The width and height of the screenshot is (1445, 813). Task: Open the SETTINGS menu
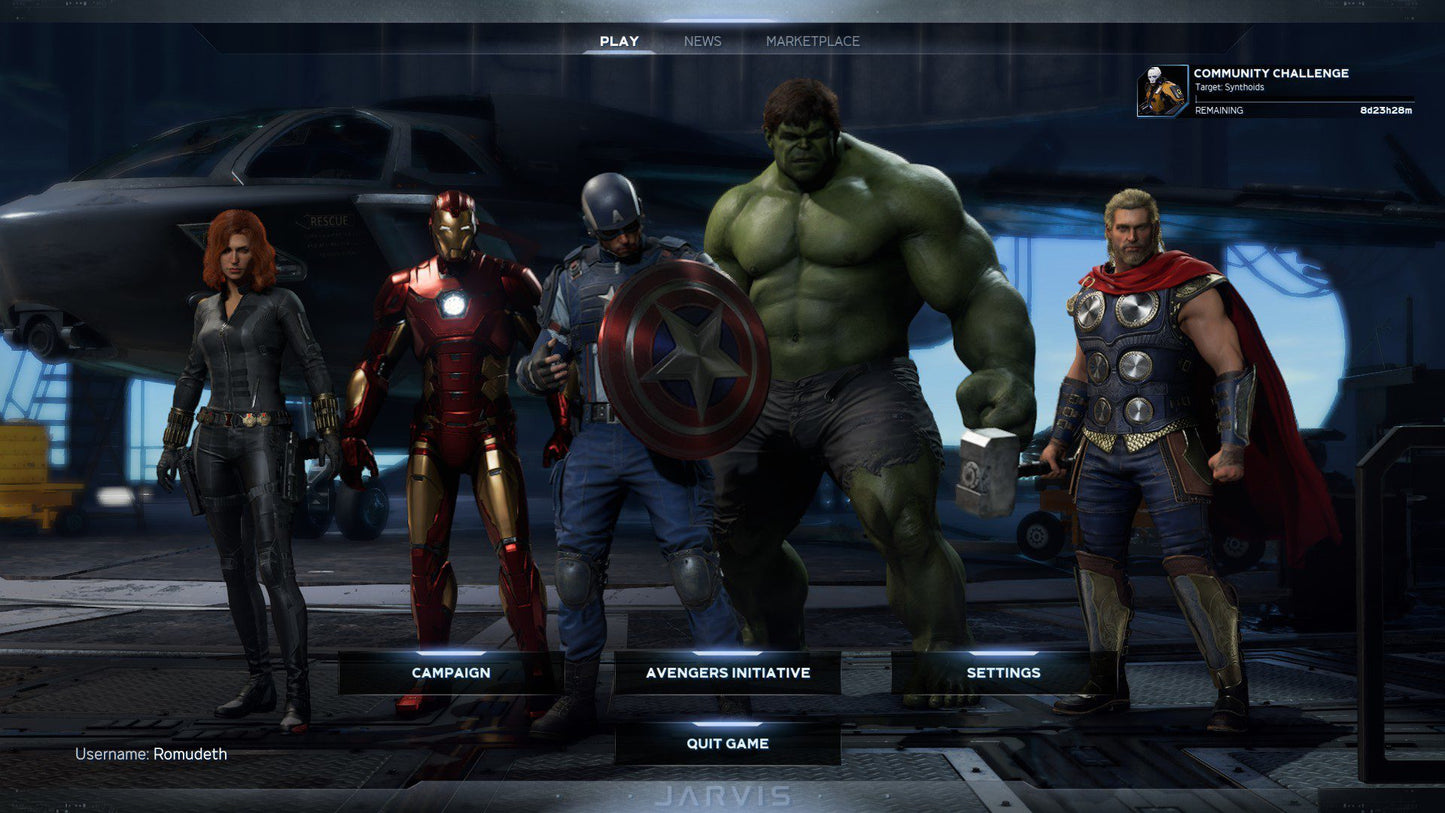click(x=1003, y=673)
